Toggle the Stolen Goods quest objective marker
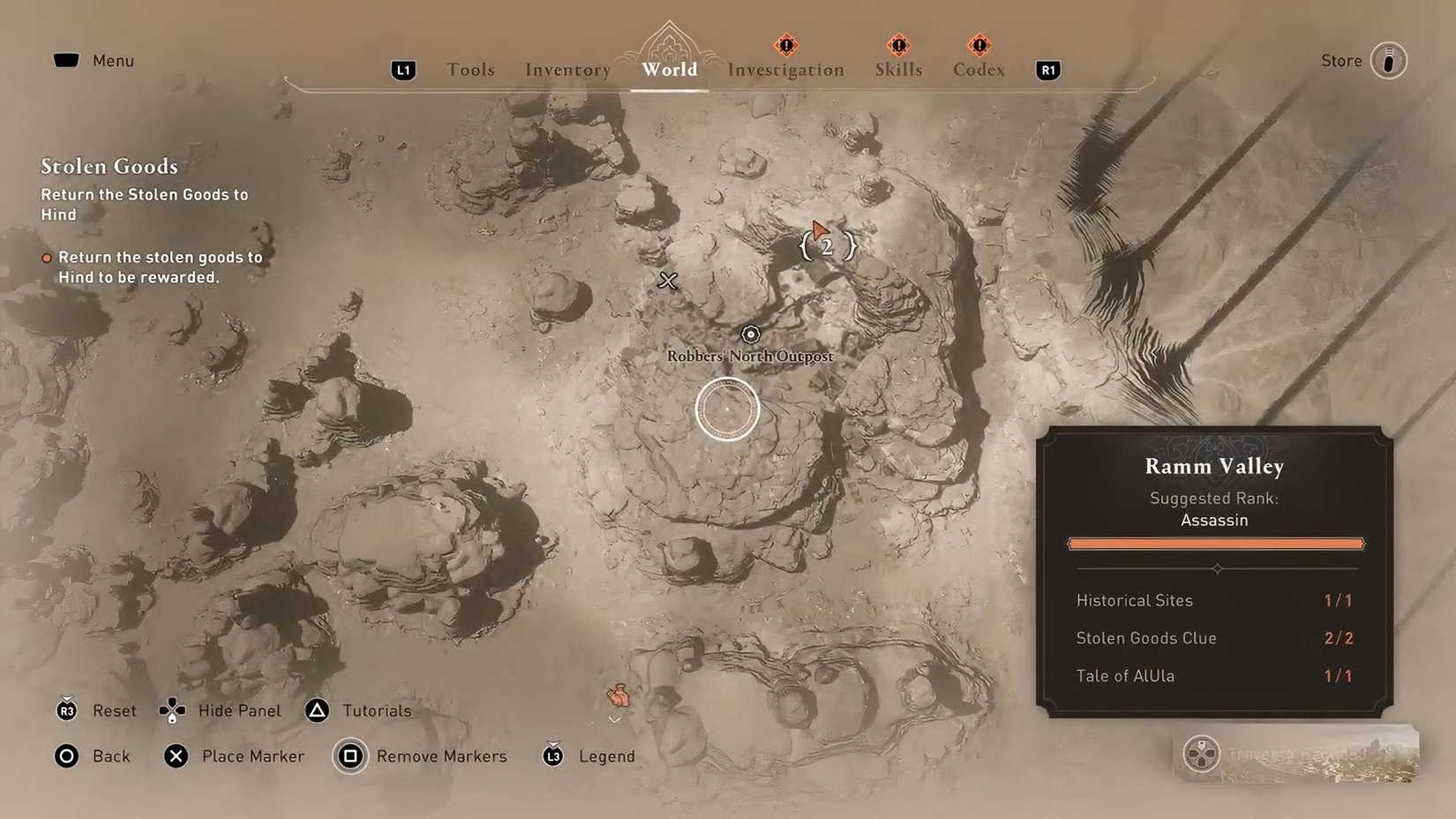Viewport: 1456px width, 819px height. tap(45, 257)
